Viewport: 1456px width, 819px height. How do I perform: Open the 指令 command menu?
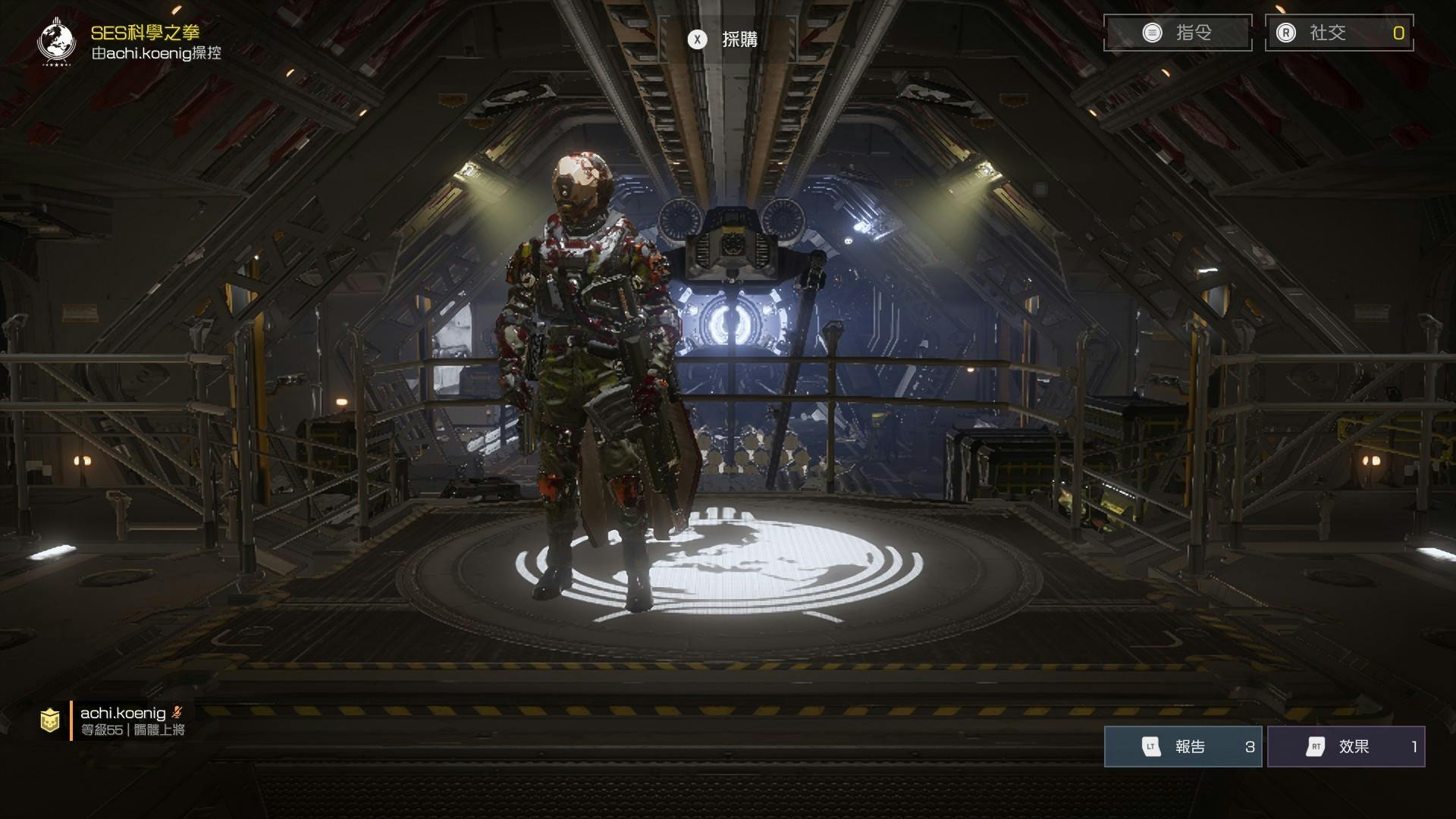click(1177, 33)
